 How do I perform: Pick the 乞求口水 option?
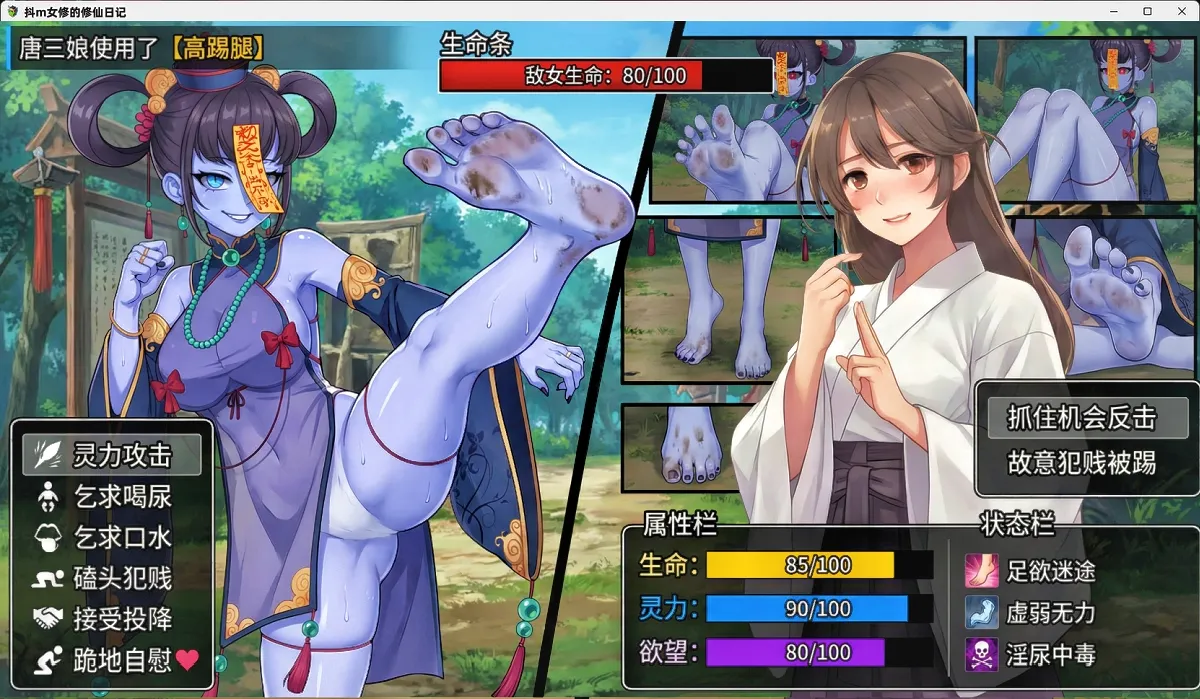pos(112,537)
